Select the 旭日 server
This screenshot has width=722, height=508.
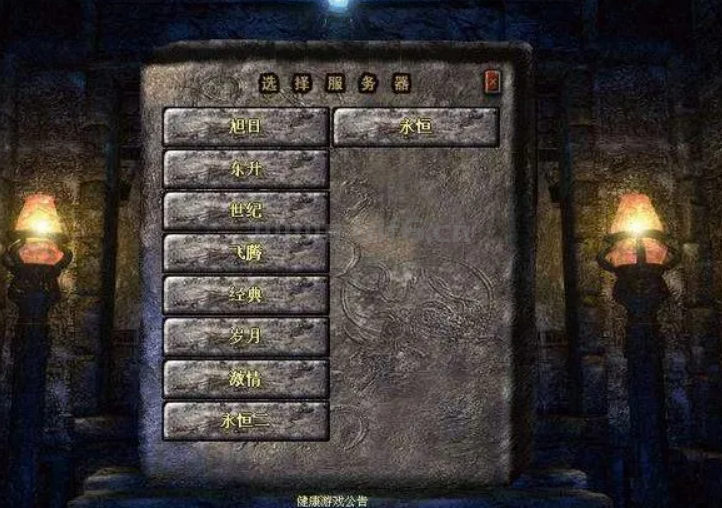[246, 127]
